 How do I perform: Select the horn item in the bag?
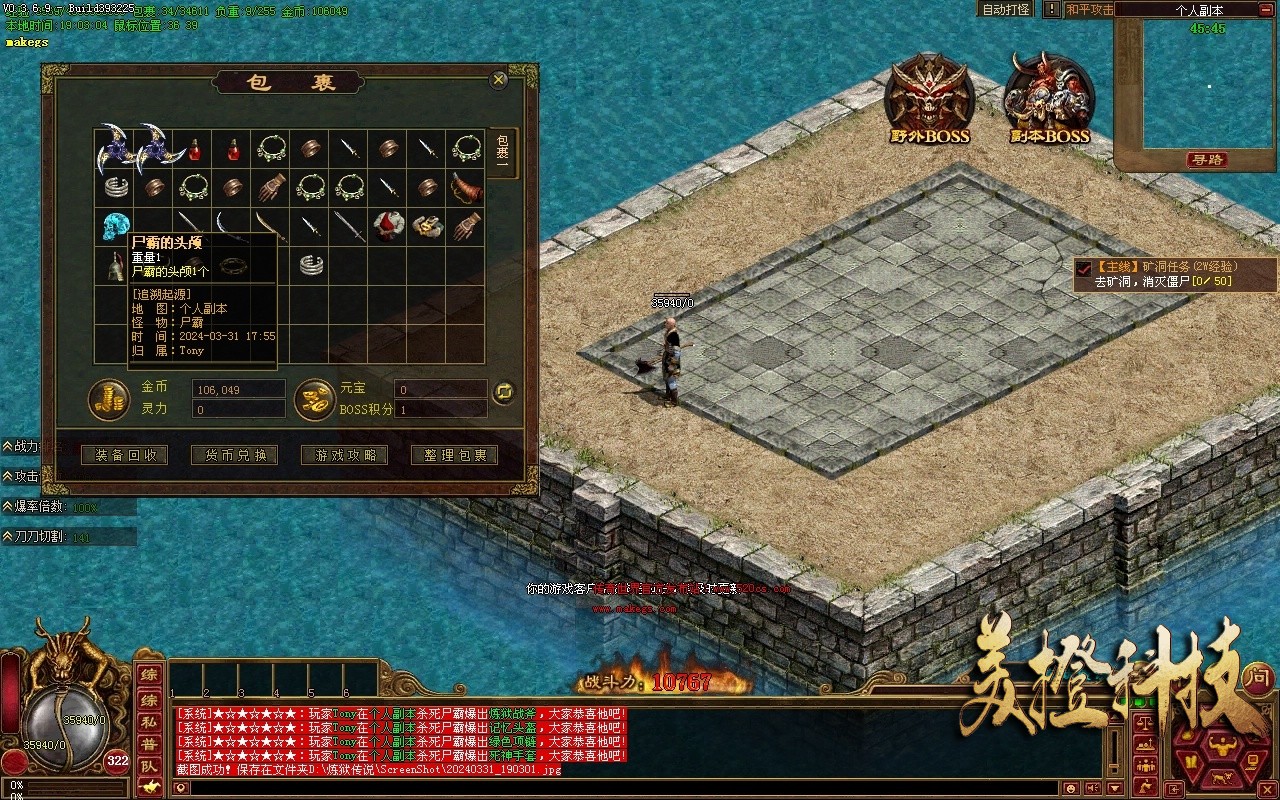465,187
